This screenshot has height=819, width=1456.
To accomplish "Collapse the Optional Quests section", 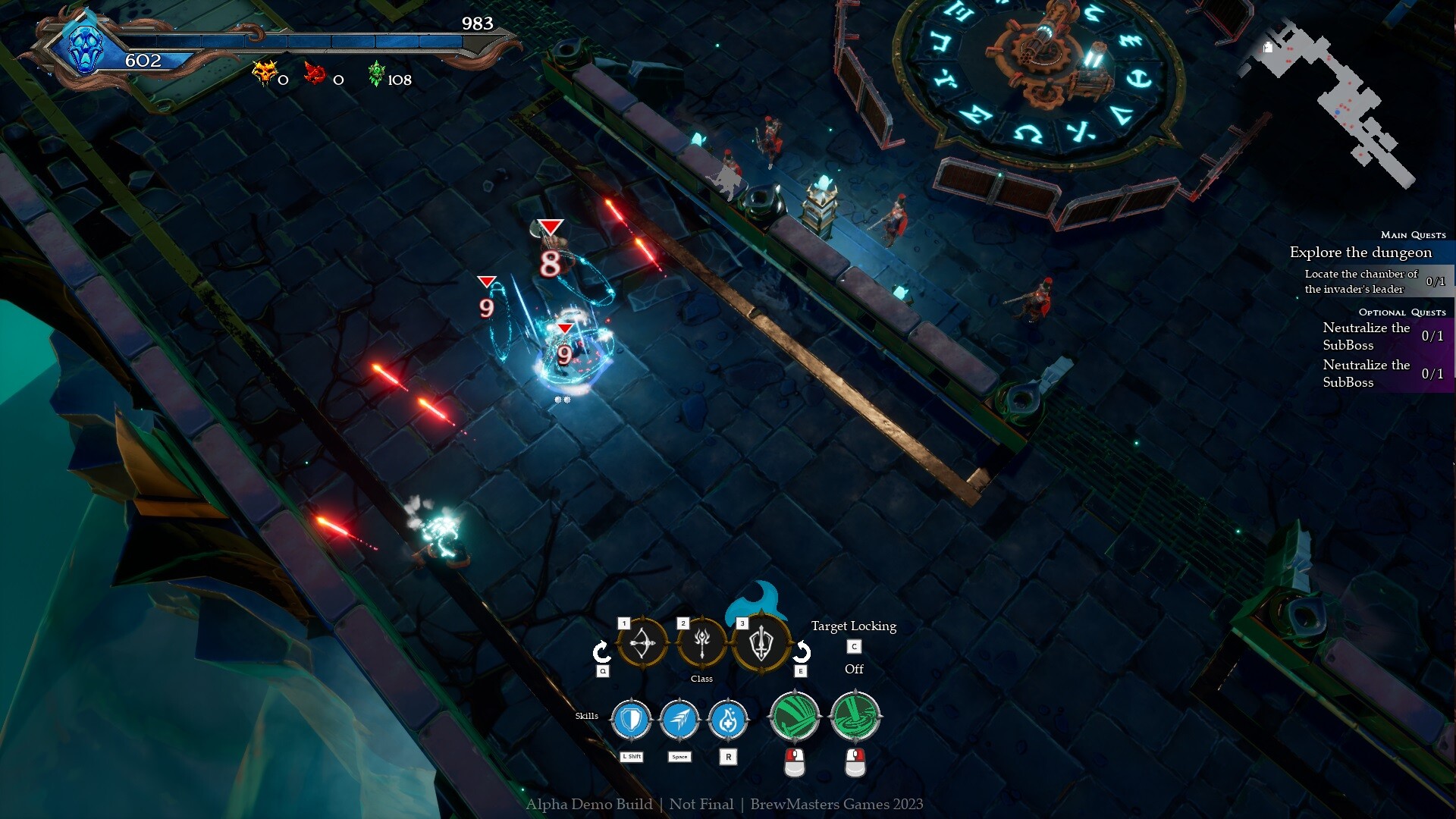I will [1401, 312].
